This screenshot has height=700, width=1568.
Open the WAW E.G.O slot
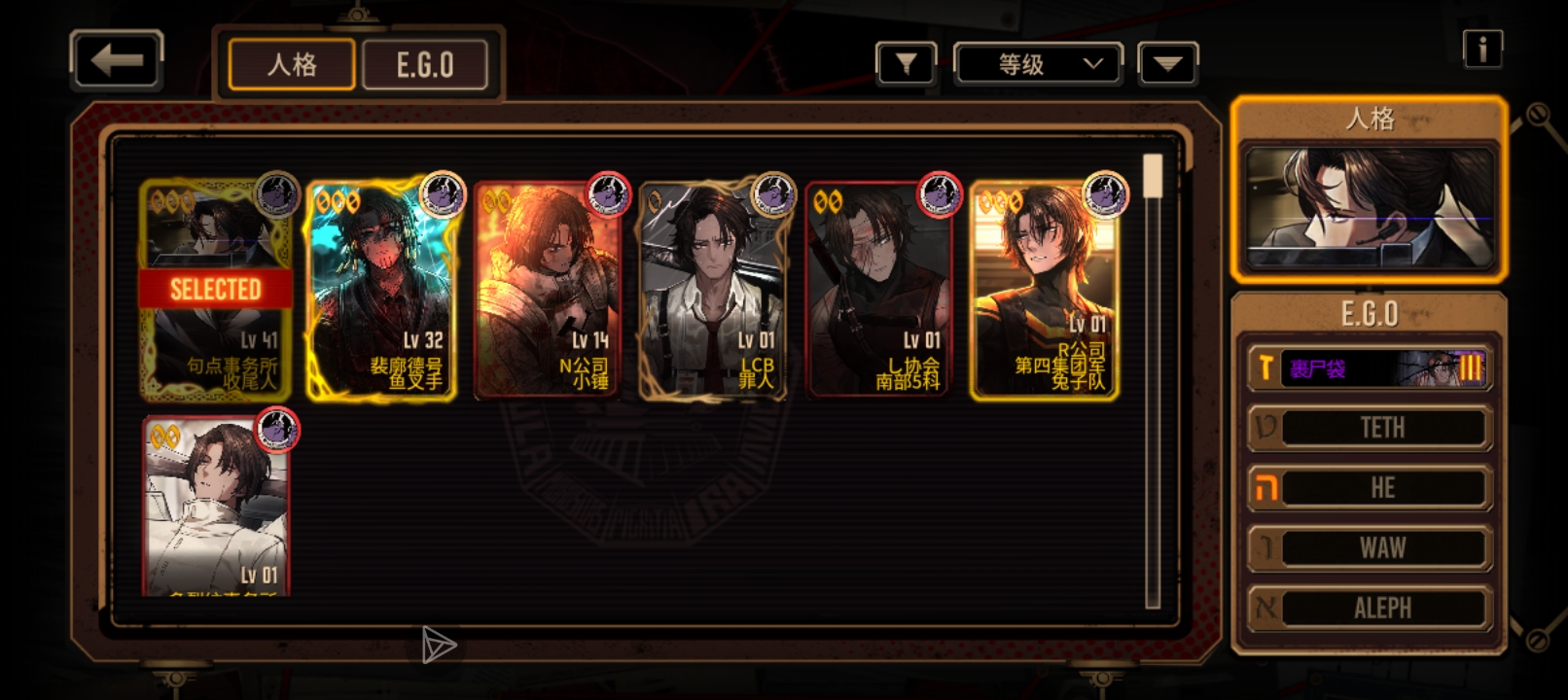click(x=1370, y=548)
